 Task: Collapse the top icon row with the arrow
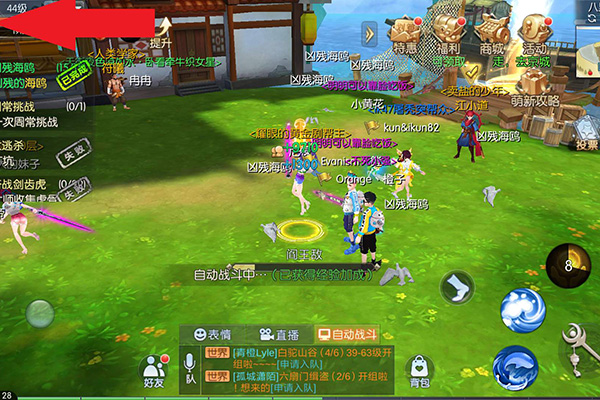pos(370,33)
